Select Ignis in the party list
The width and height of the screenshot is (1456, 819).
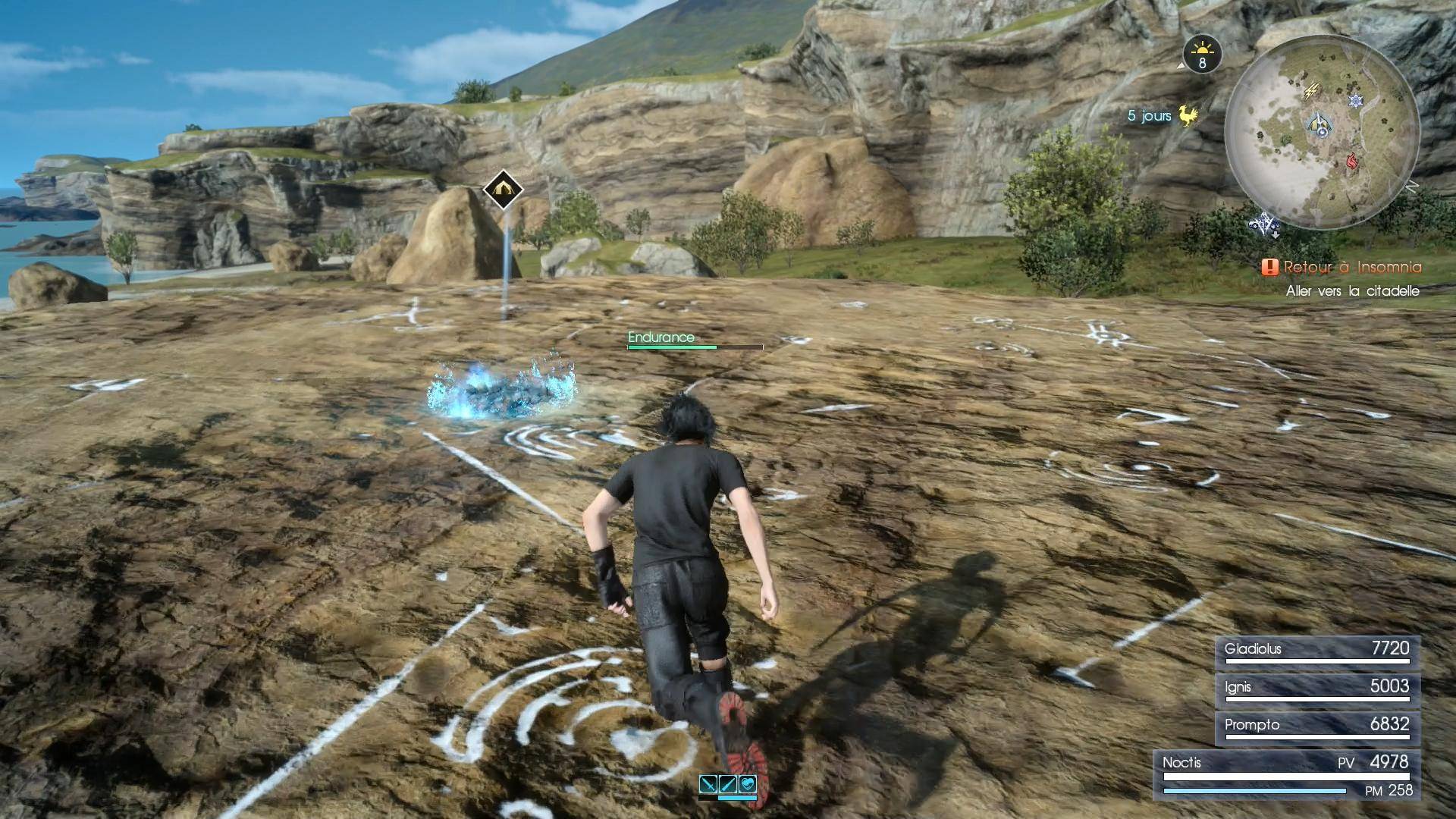1317,689
